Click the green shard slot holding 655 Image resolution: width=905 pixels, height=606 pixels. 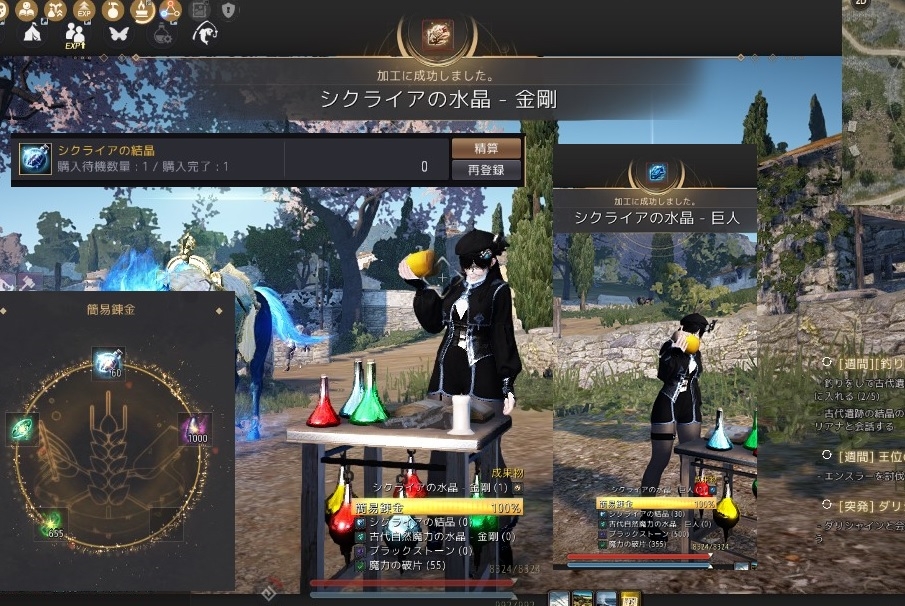tap(52, 521)
